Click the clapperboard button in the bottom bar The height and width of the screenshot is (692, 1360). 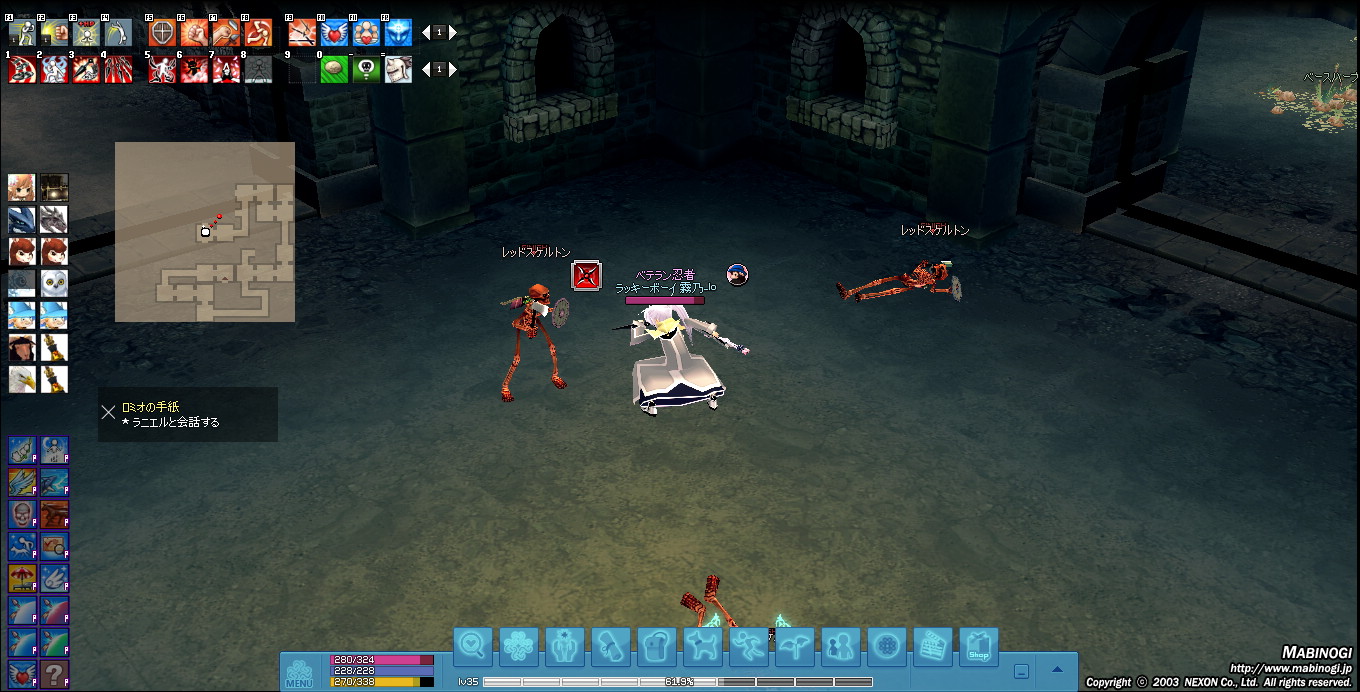click(933, 647)
